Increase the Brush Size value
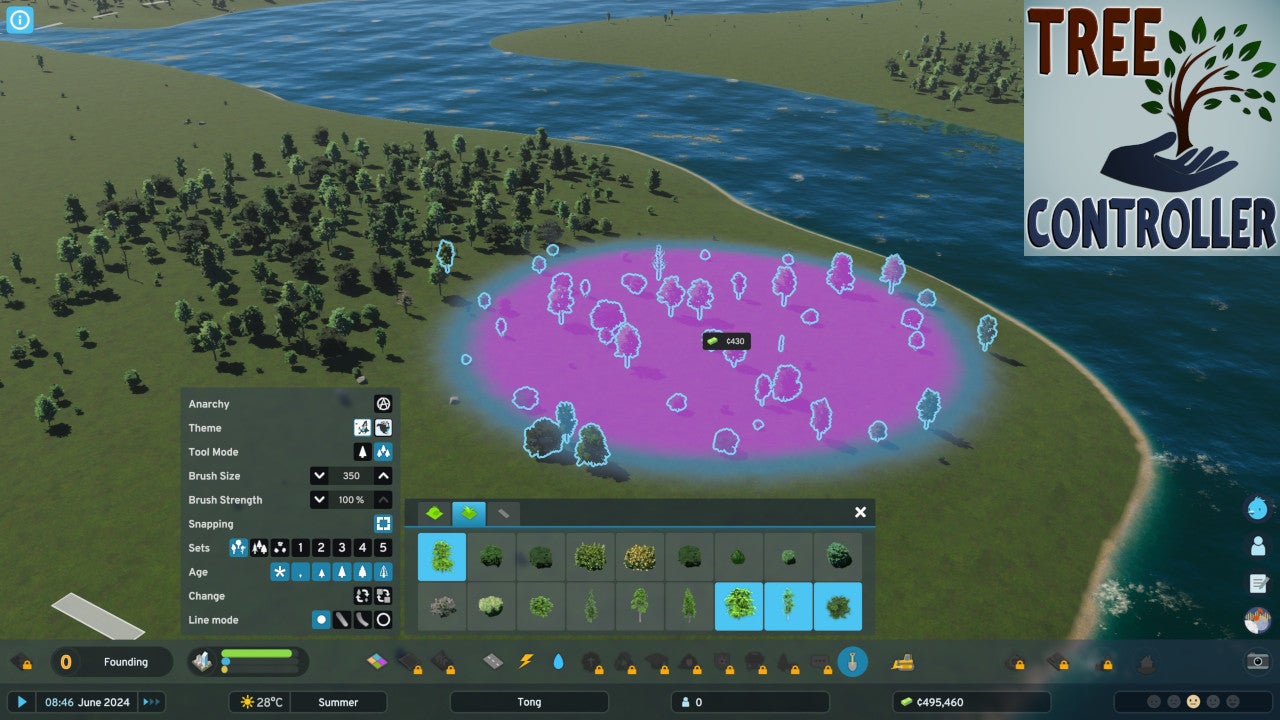The height and width of the screenshot is (720, 1280). coord(383,476)
